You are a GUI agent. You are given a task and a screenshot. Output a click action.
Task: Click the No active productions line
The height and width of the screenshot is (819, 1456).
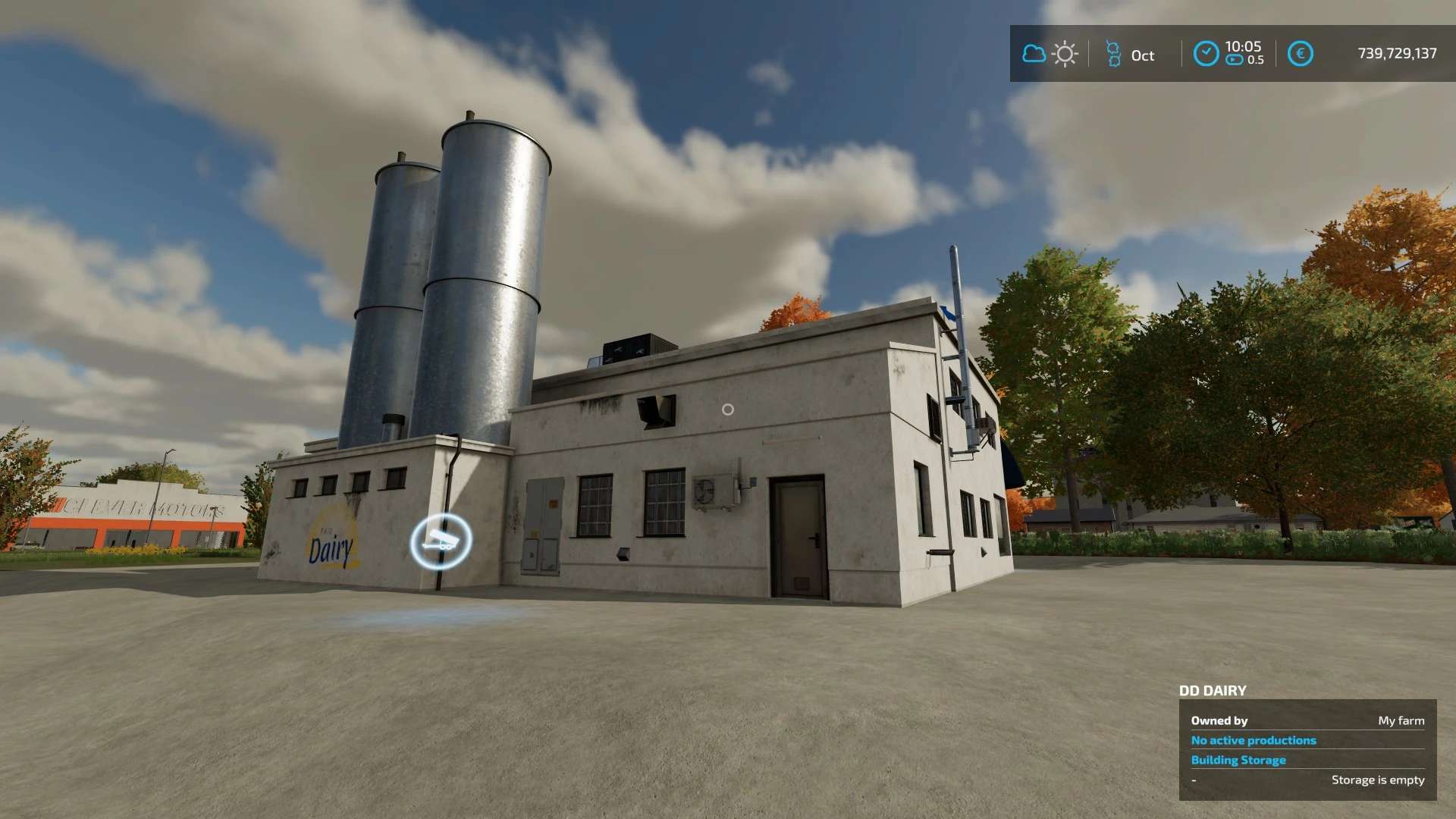(x=1253, y=740)
